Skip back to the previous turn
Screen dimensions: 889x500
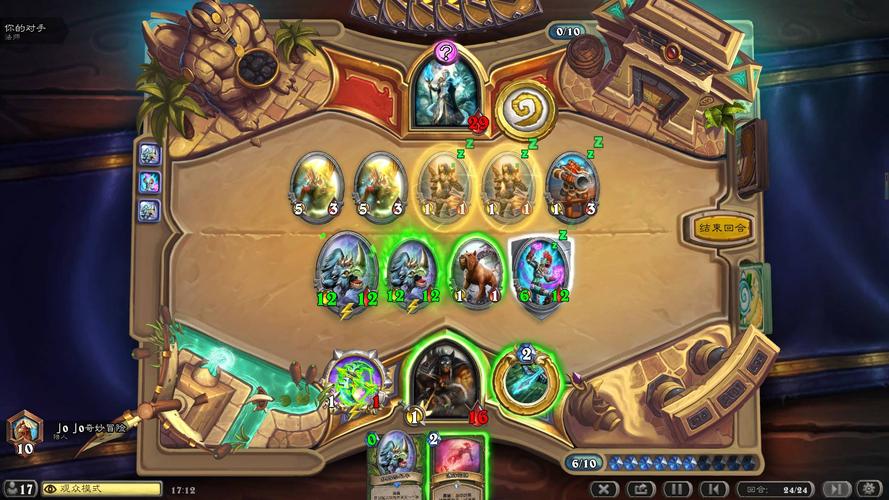point(713,489)
